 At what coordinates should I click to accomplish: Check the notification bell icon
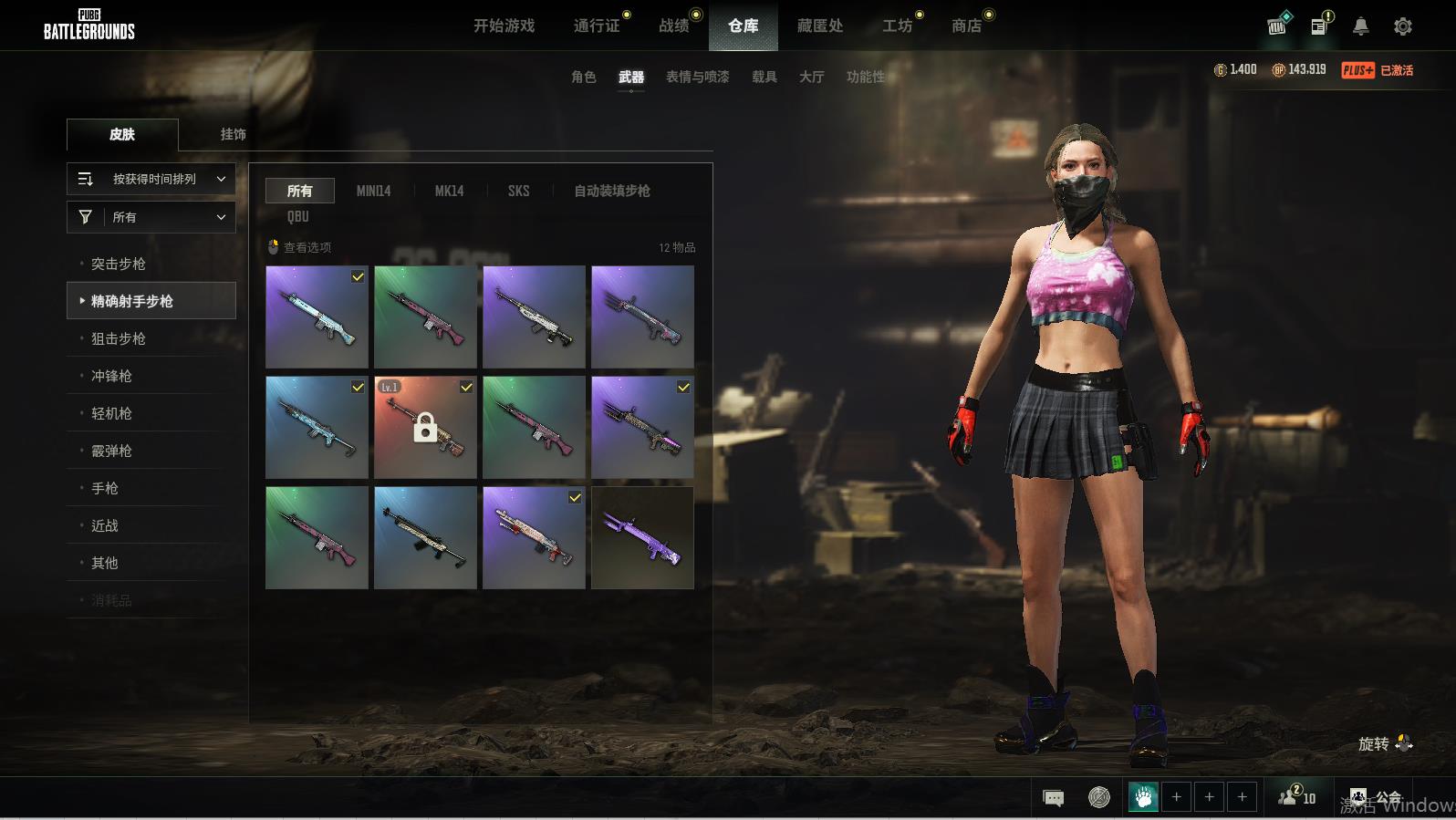pos(1360,26)
